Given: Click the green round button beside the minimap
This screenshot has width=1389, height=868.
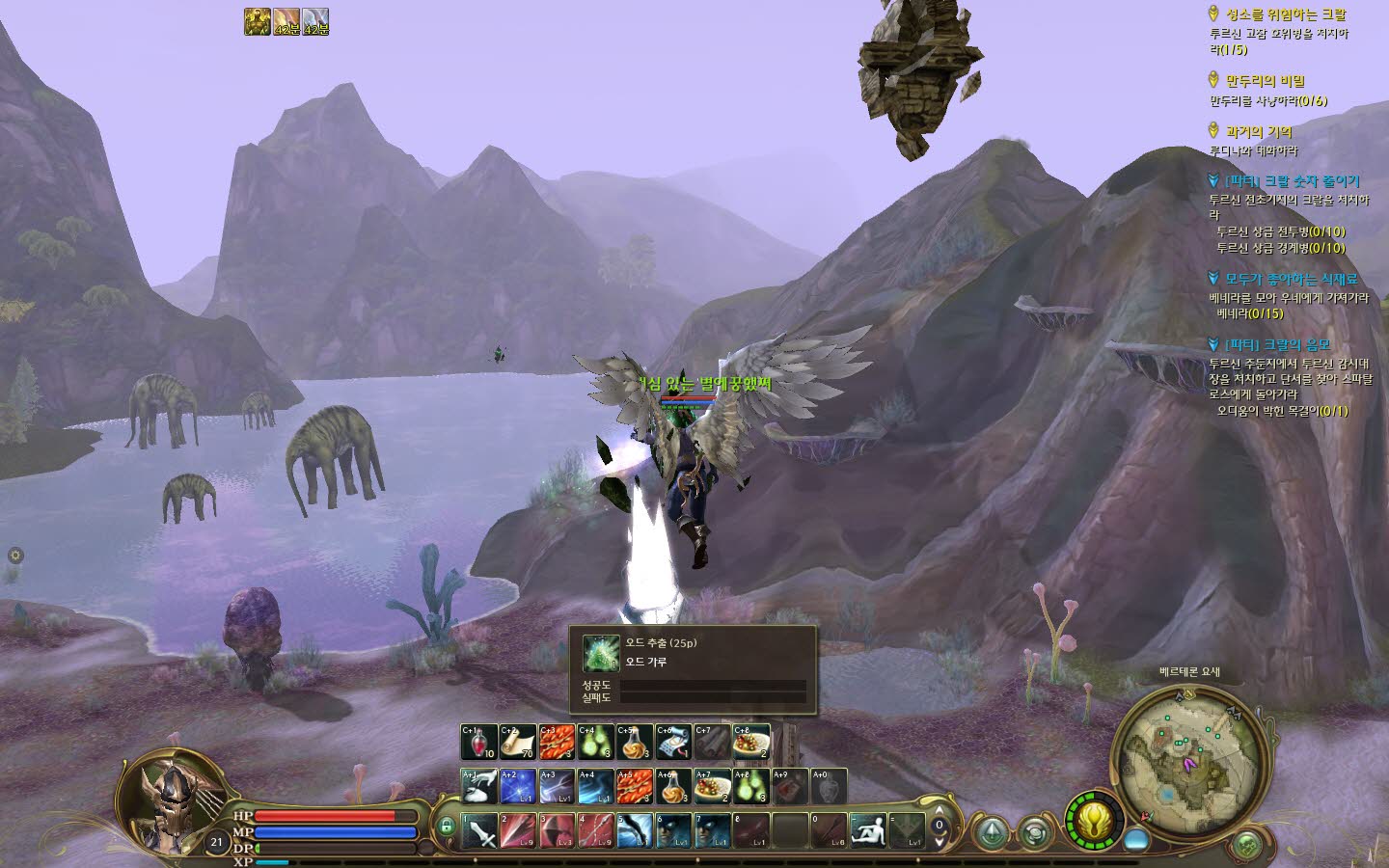Looking at the screenshot, I should [x=1248, y=846].
